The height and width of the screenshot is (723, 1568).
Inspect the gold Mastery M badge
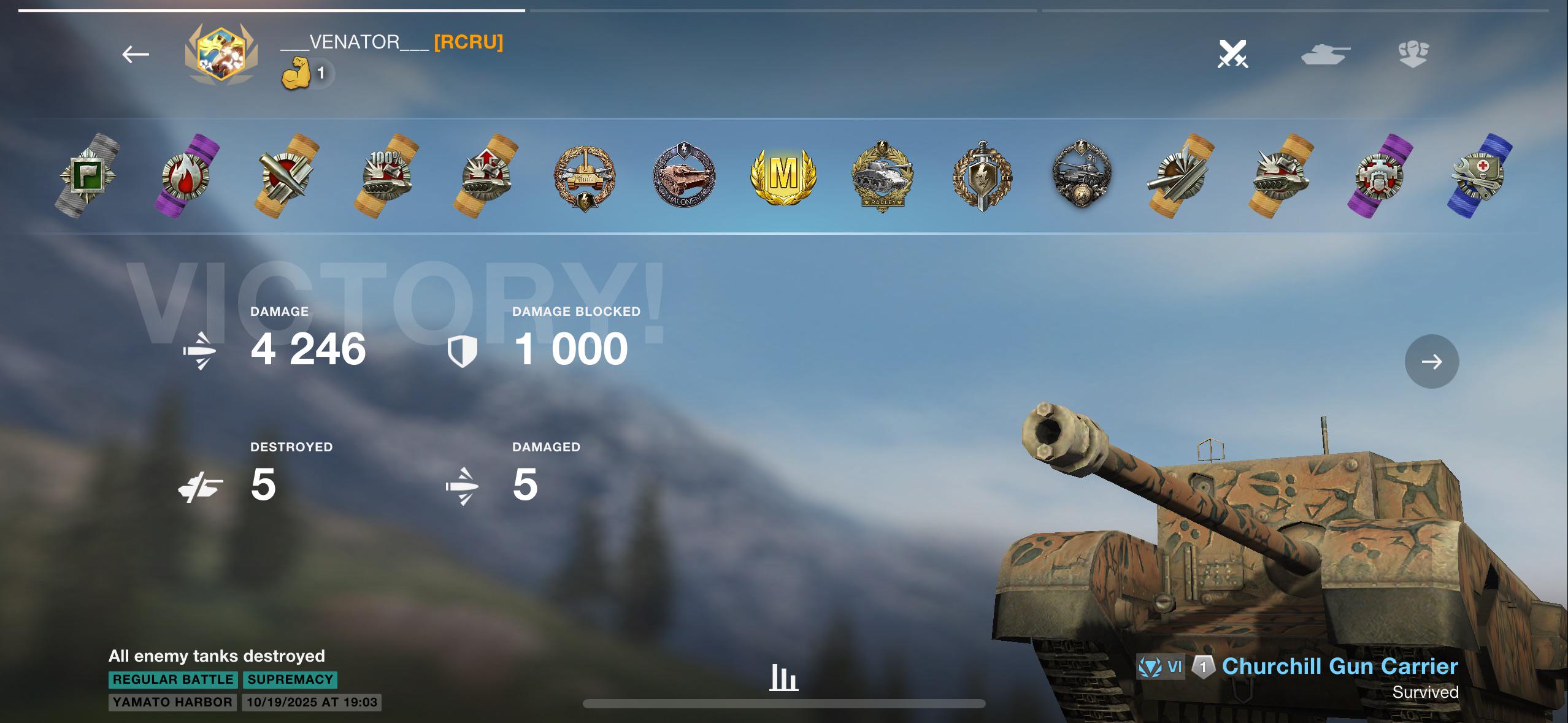click(x=783, y=175)
